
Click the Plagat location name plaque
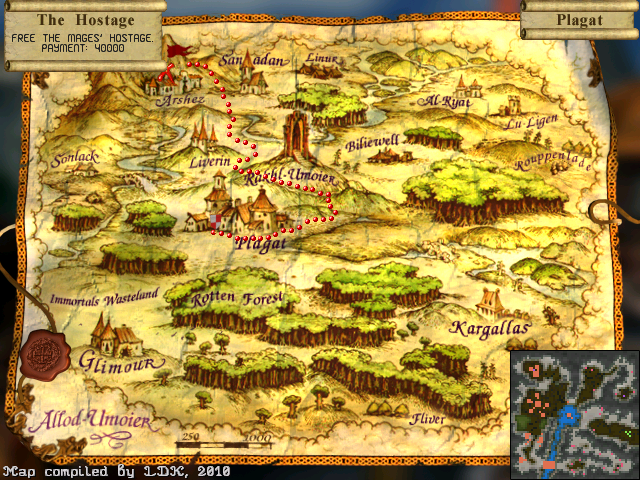click(x=580, y=19)
